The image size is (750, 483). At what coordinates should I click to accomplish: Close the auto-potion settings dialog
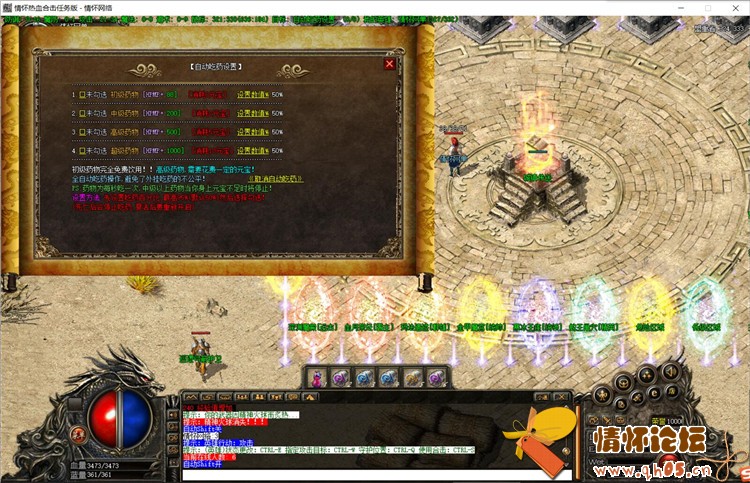[390, 64]
